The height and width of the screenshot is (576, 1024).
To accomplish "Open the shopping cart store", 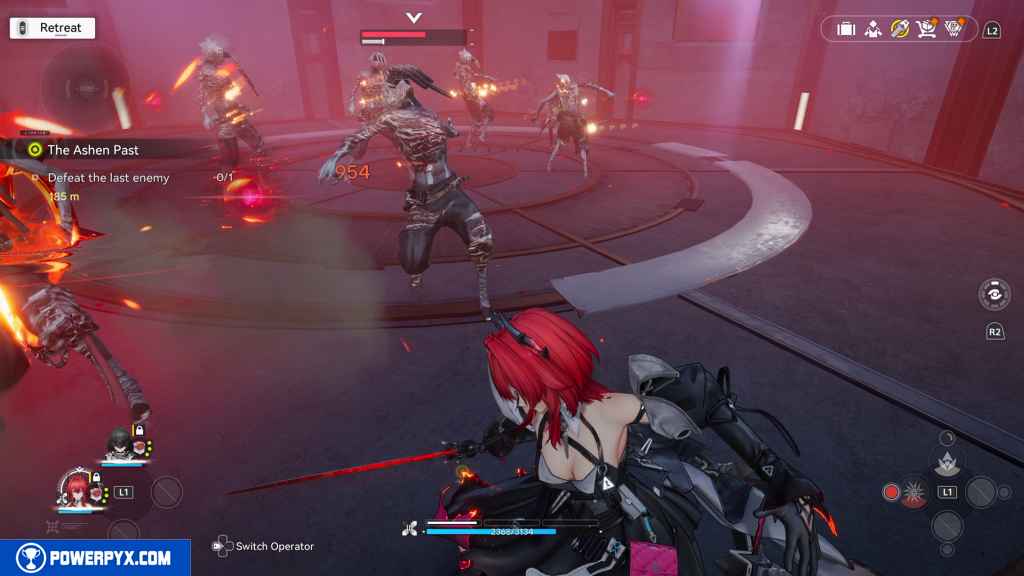I will [926, 29].
